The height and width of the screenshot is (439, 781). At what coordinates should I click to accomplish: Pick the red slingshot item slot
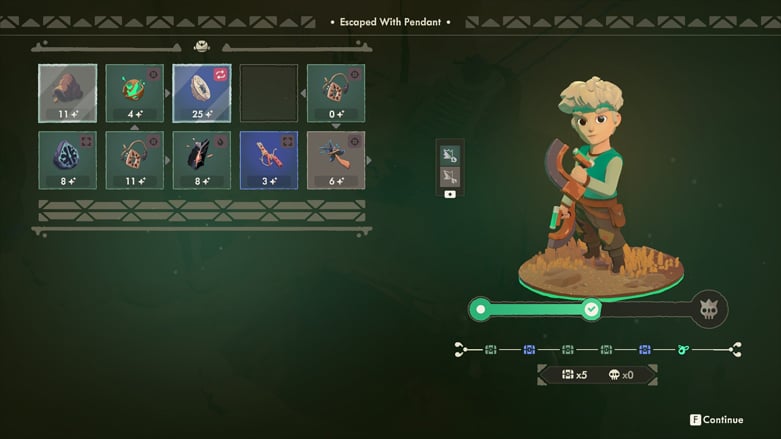point(269,160)
